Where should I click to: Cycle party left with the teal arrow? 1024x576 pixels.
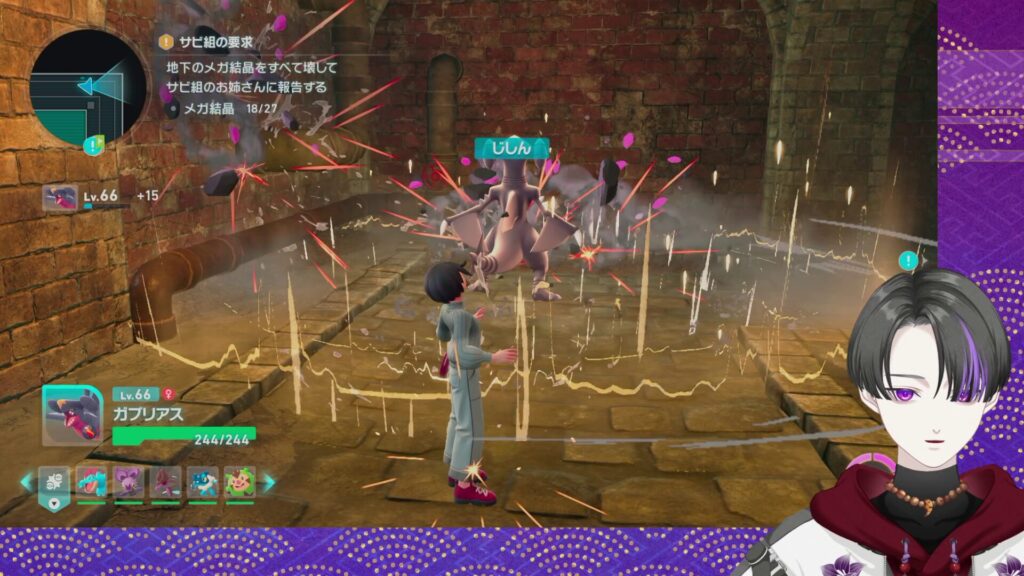[x=27, y=483]
